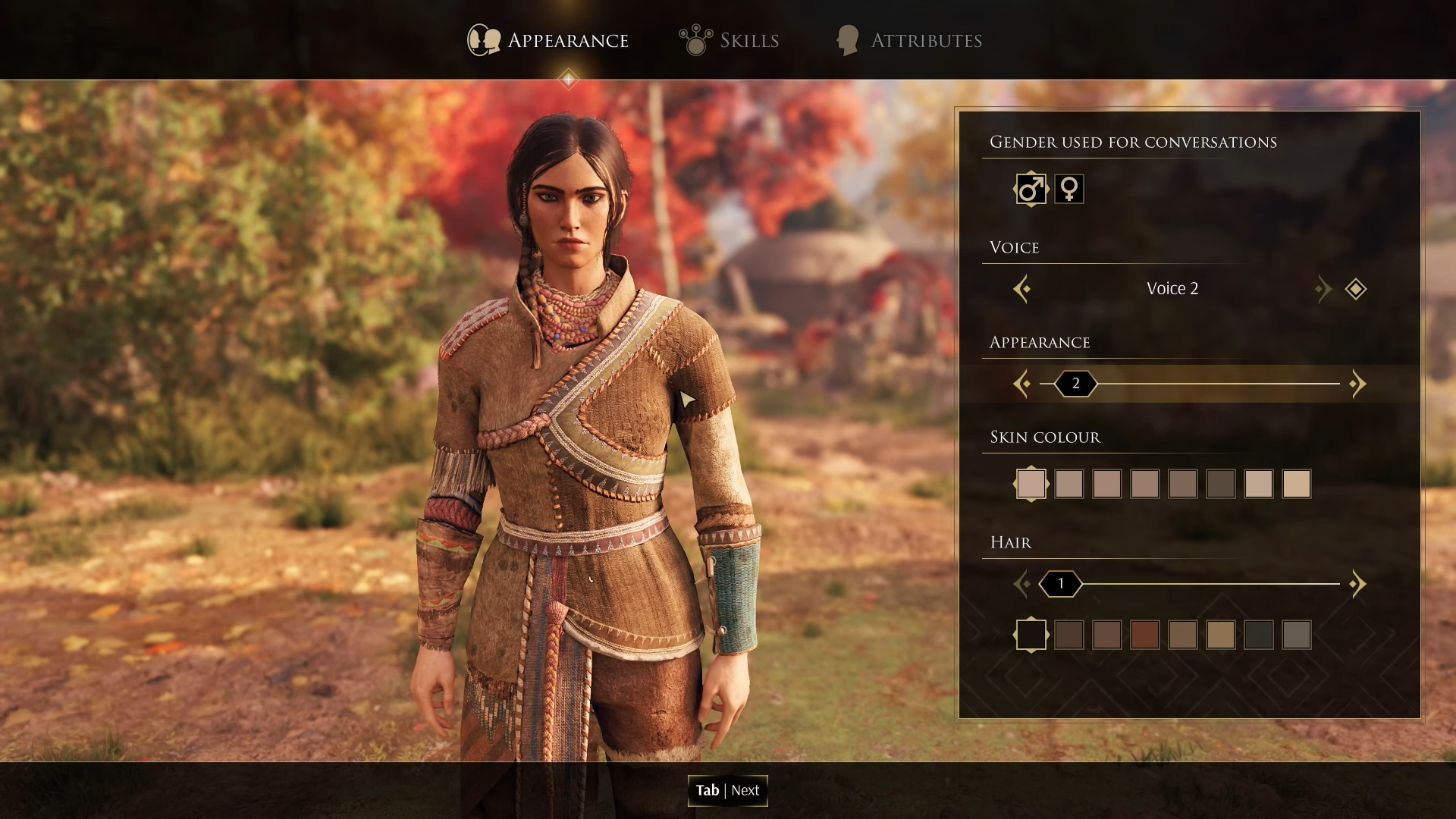Advance to the next hair style
The image size is (1456, 819).
point(1357,584)
